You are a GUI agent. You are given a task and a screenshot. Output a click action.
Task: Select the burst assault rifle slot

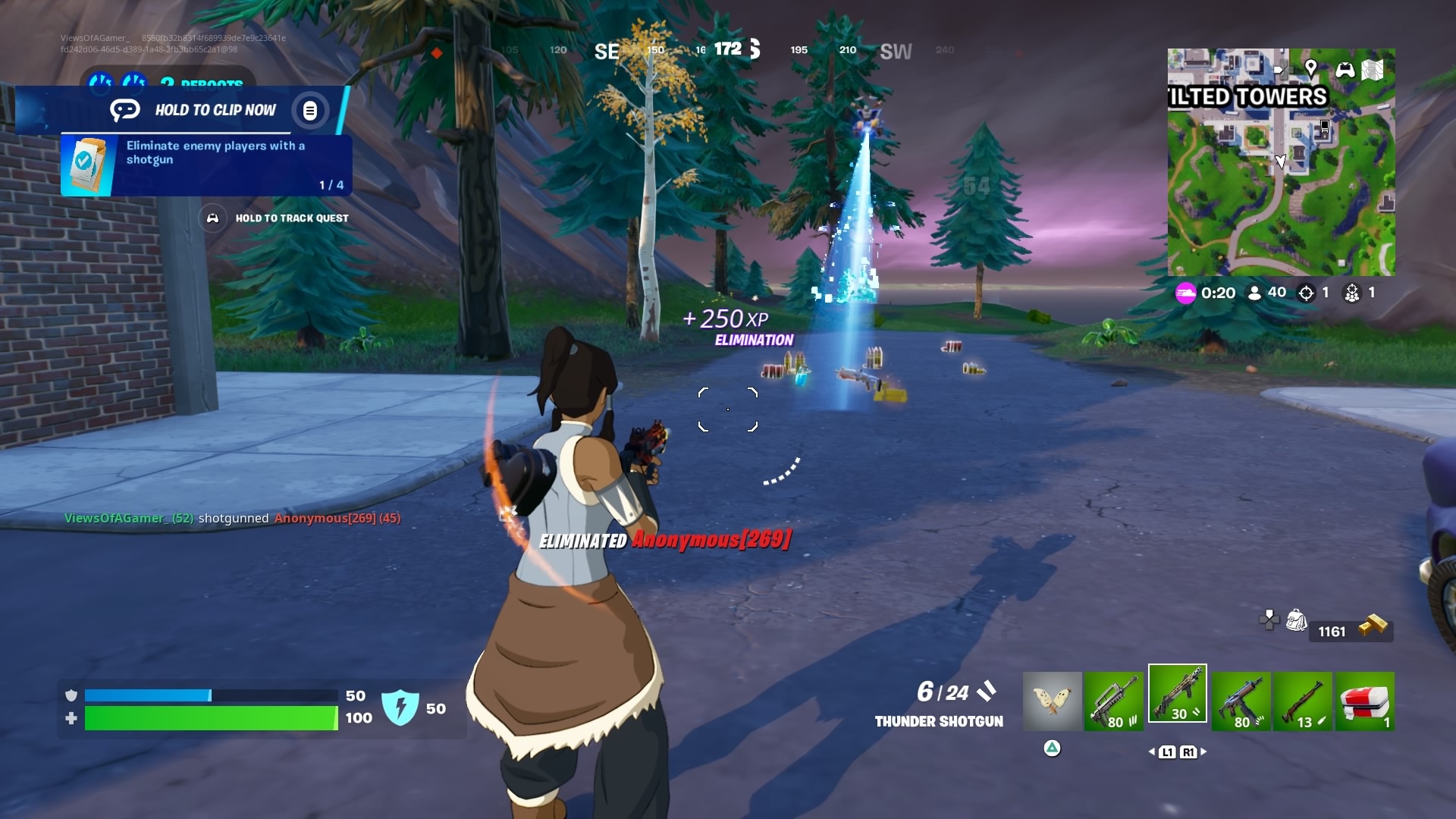pyautogui.click(x=1113, y=701)
